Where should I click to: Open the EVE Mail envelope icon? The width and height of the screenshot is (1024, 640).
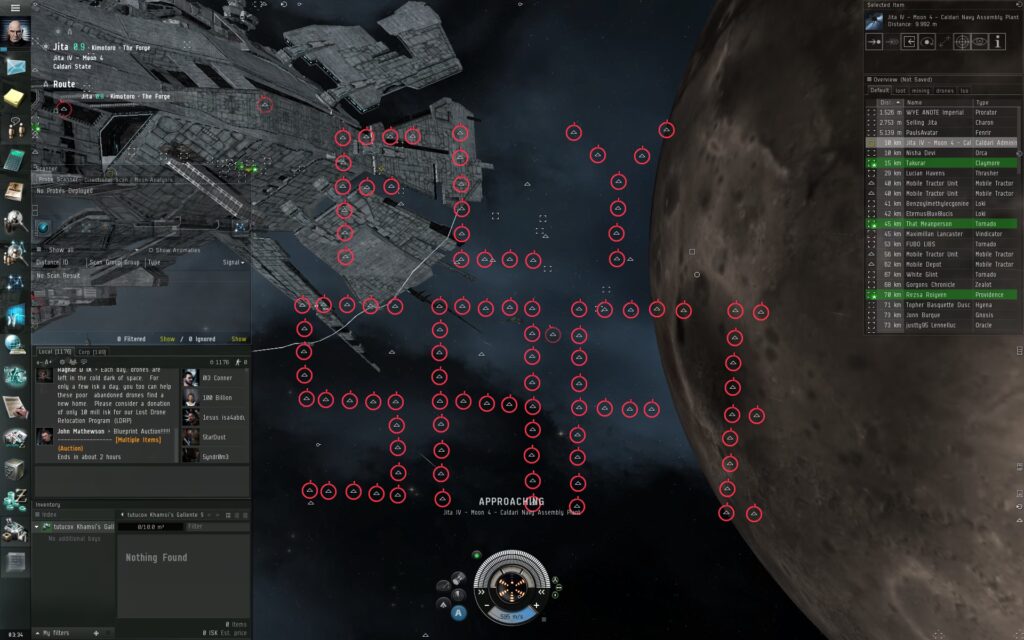pos(15,66)
